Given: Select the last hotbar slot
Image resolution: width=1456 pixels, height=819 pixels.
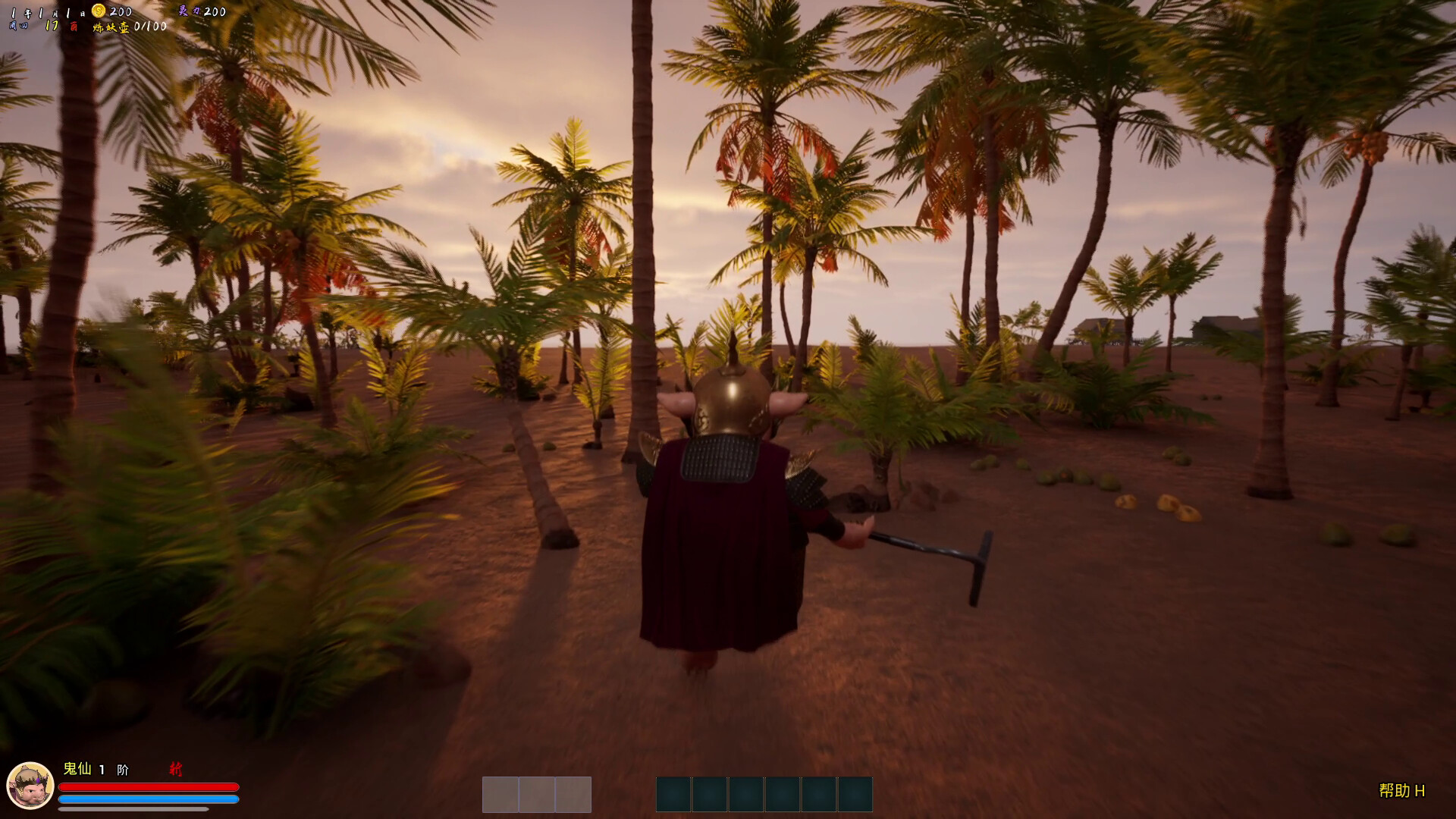Looking at the screenshot, I should 852,793.
